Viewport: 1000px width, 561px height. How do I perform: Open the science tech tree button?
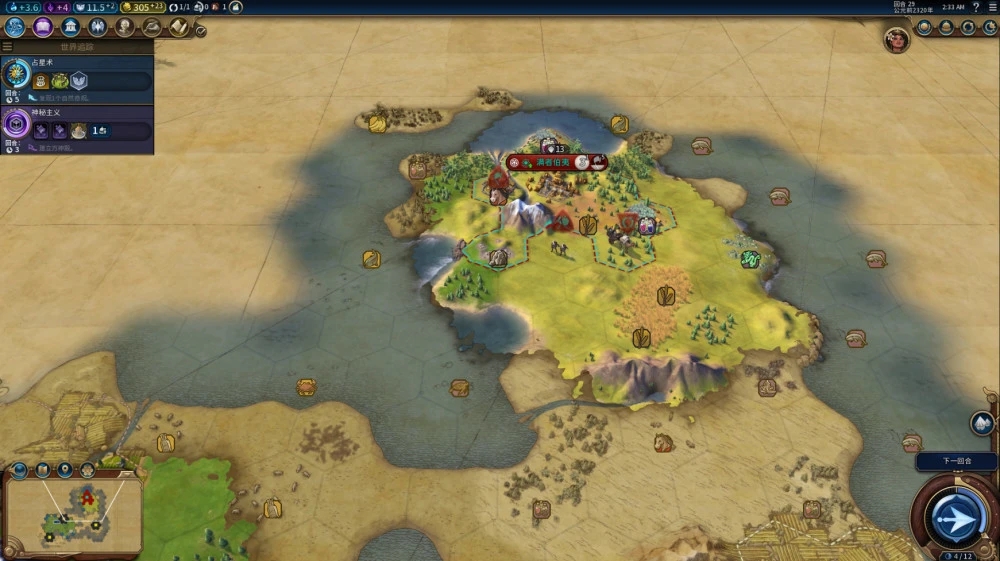14,27
